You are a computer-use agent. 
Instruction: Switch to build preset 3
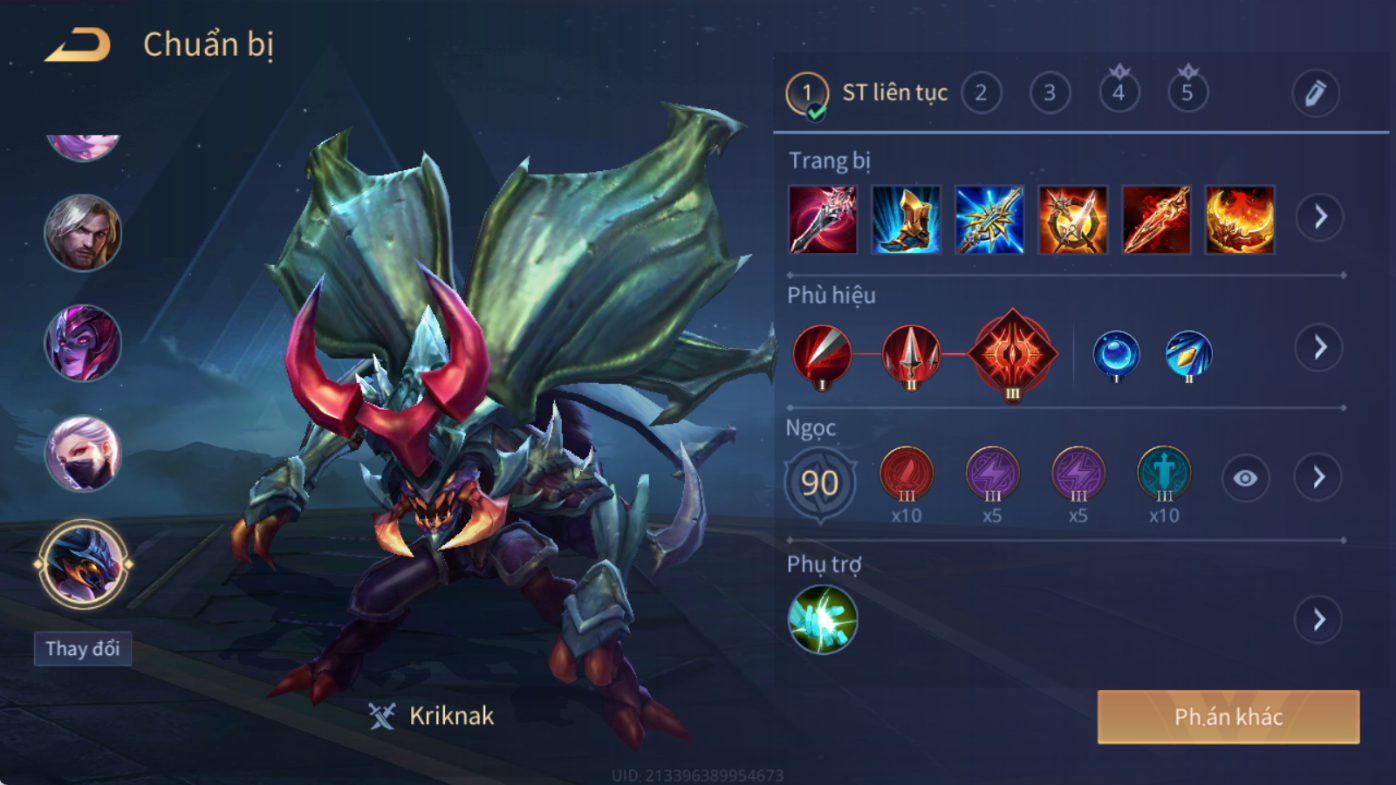coord(1050,93)
